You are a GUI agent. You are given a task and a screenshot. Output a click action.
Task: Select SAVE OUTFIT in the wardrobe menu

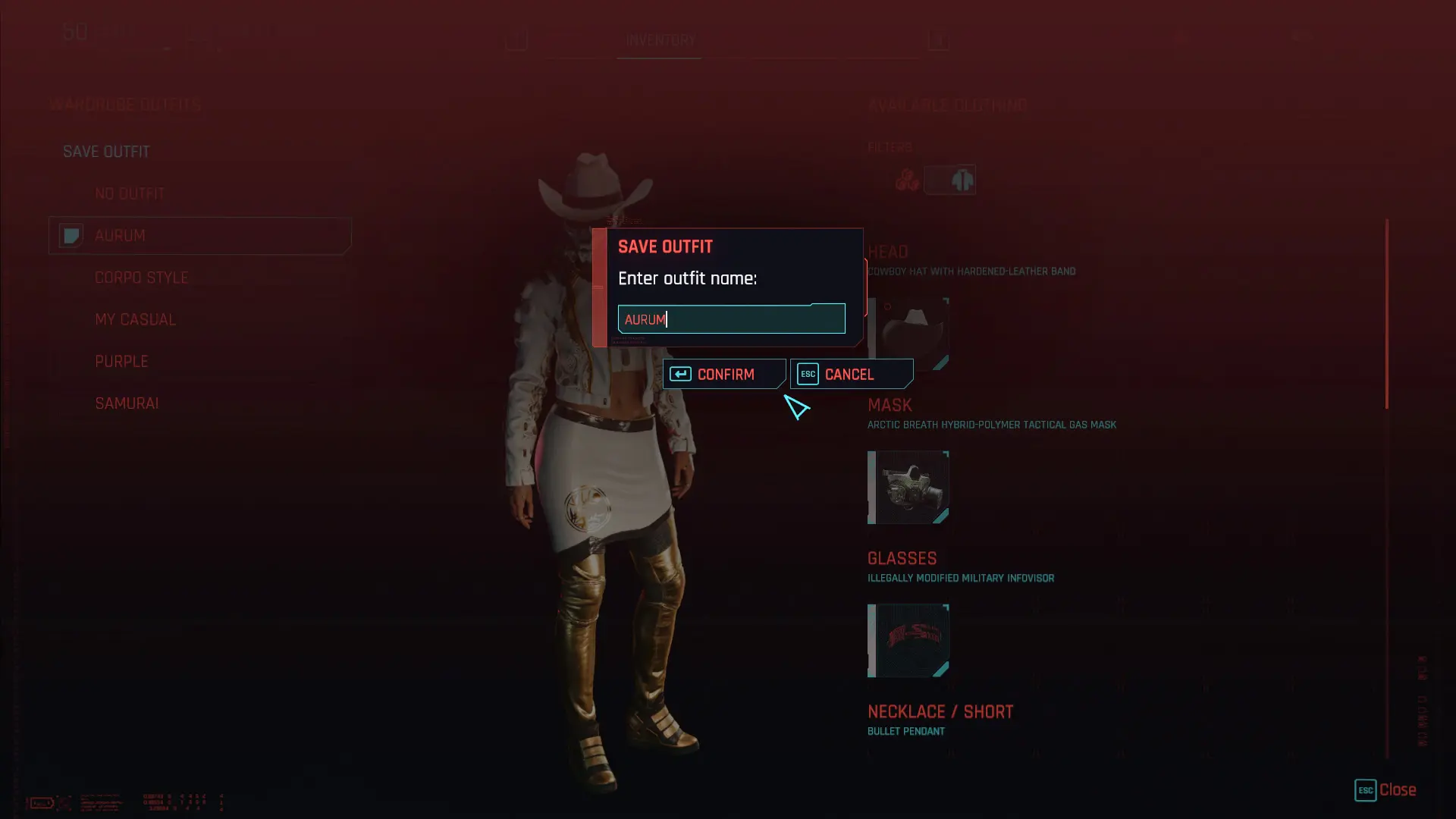click(106, 151)
